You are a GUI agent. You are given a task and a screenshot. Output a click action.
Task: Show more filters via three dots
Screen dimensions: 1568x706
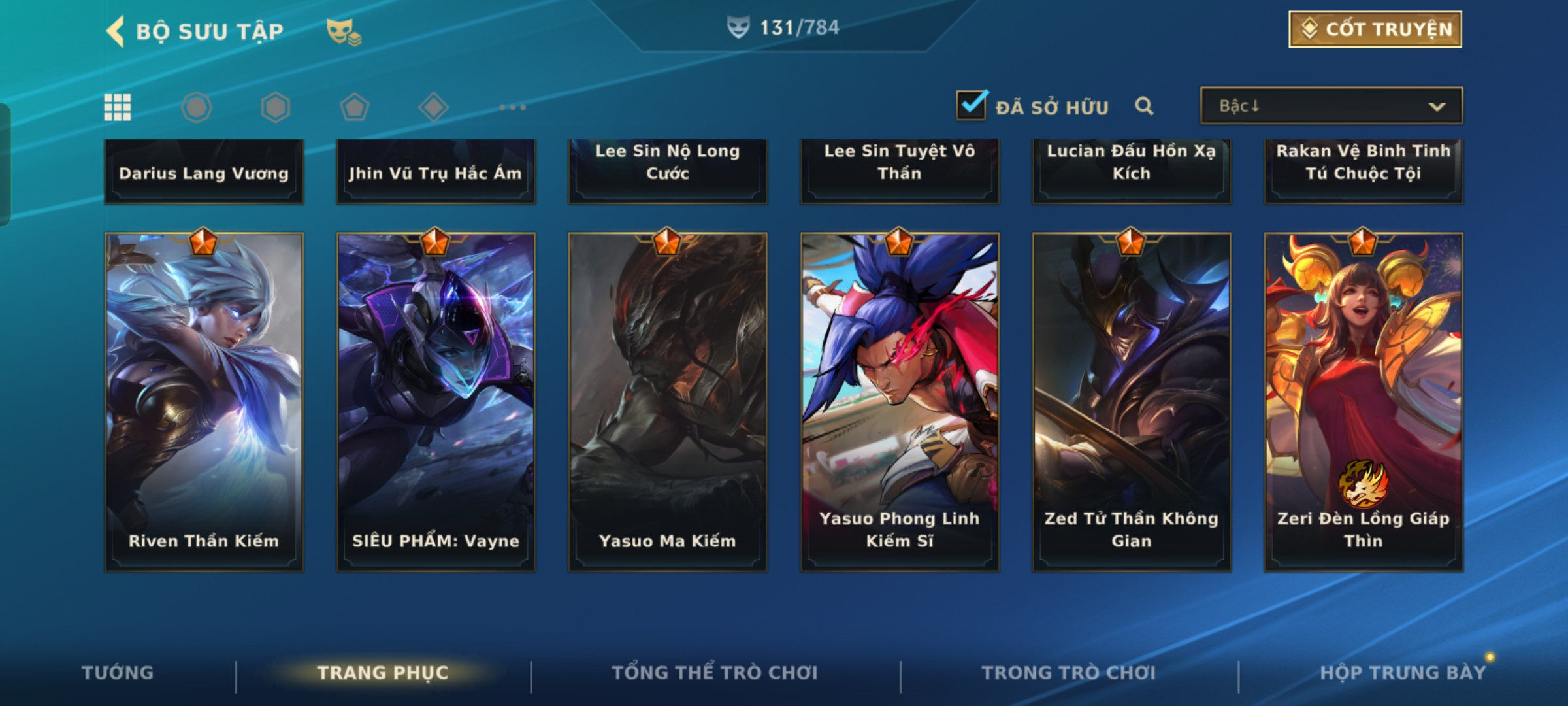coord(512,107)
